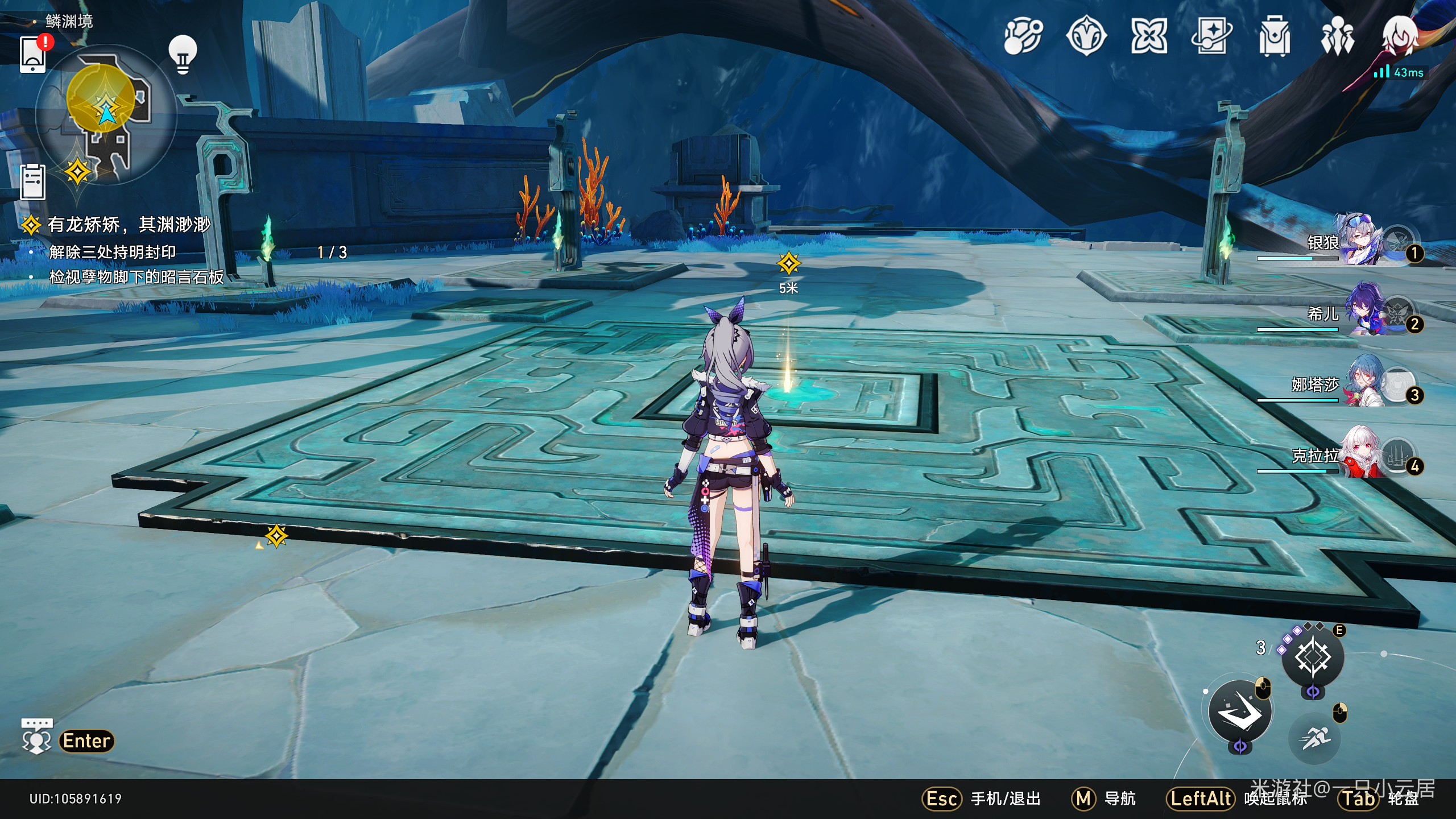Open the phone menu icon with red alert
1456x819 pixels.
33,55
